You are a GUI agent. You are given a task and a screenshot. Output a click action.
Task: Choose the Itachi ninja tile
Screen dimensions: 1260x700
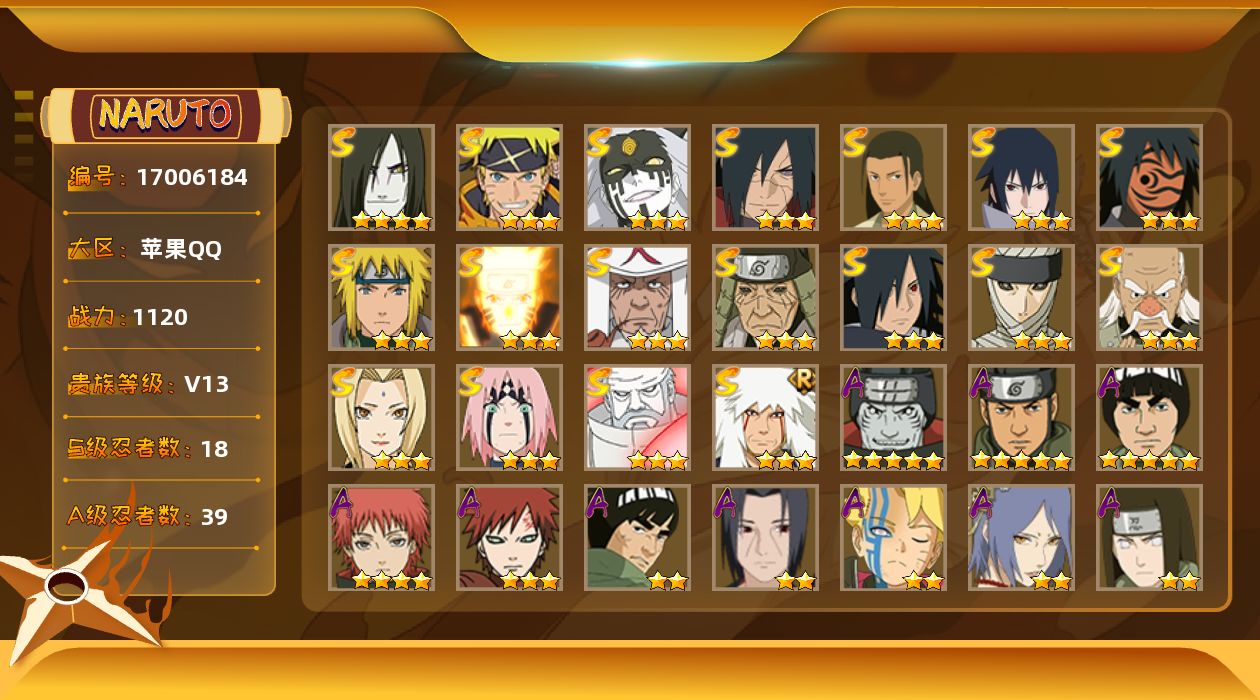(765, 537)
